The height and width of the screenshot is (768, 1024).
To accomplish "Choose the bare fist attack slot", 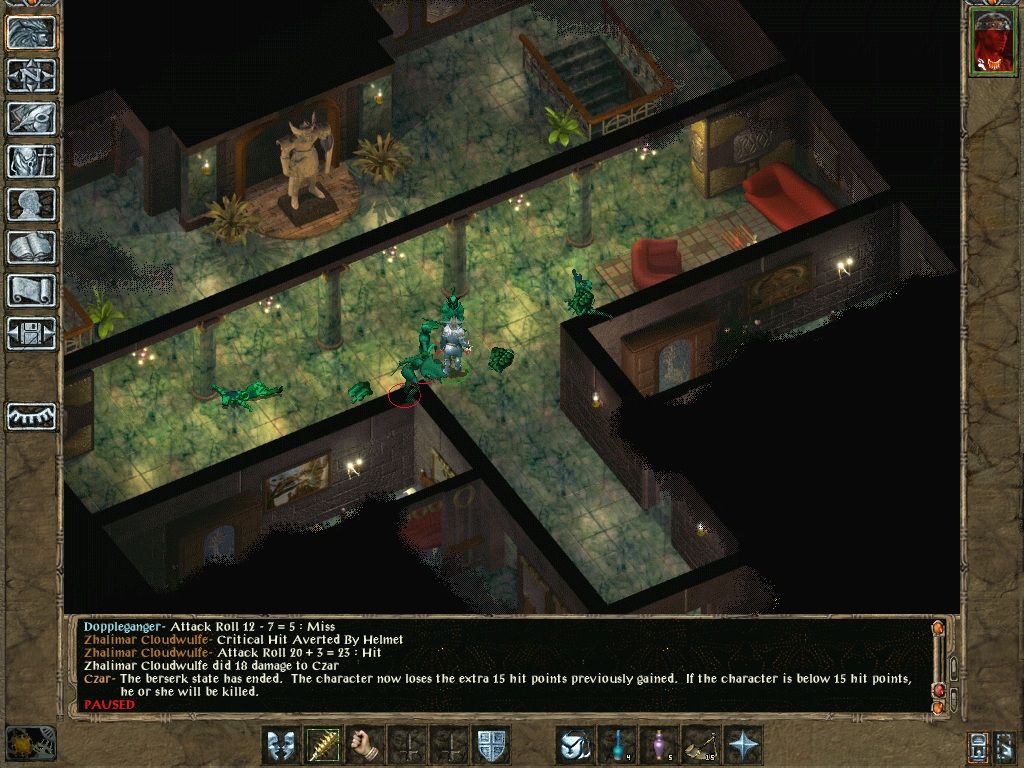I will pyautogui.click(x=366, y=746).
